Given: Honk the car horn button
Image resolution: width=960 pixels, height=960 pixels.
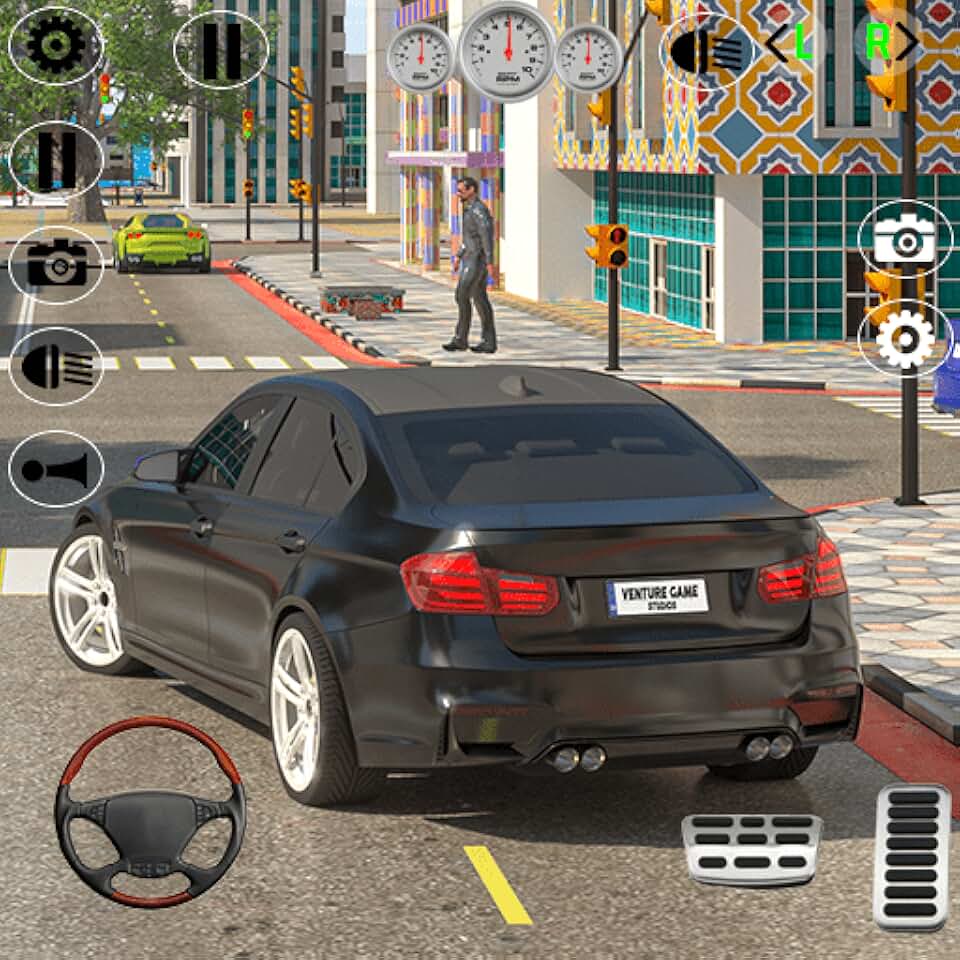Looking at the screenshot, I should tap(56, 469).
